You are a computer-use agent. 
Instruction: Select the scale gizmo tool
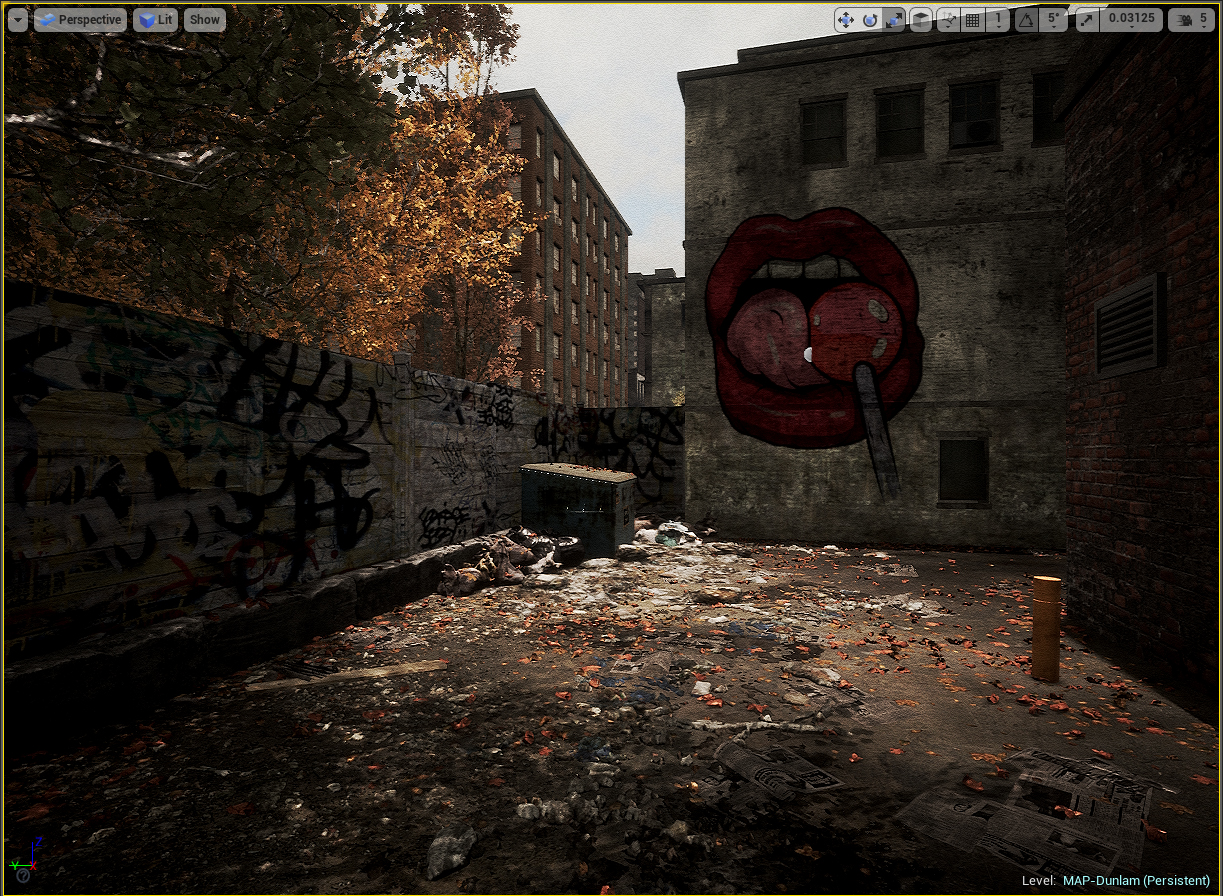[894, 20]
